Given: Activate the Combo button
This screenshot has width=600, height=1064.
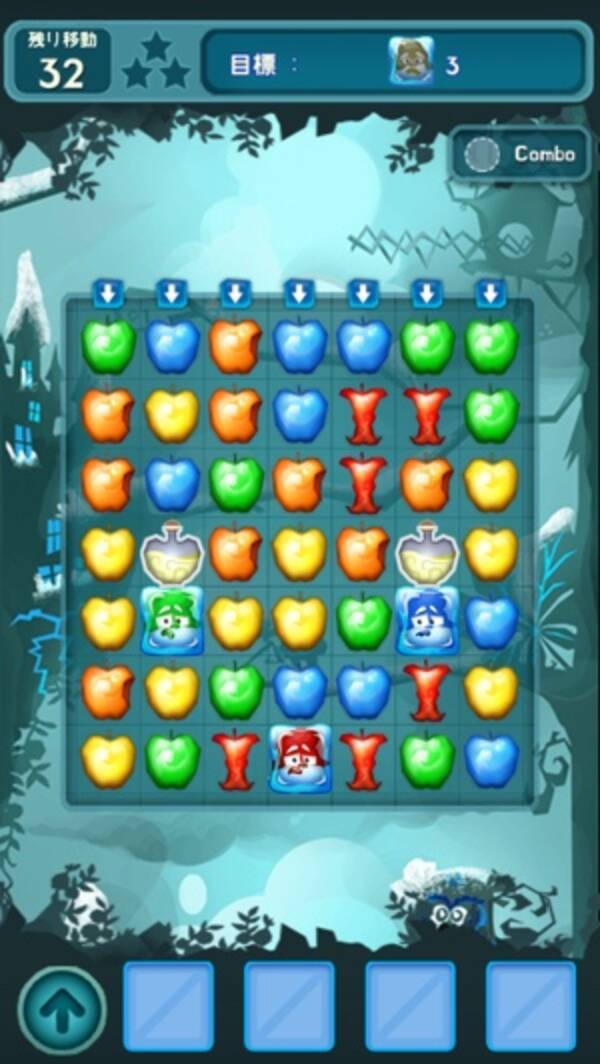Looking at the screenshot, I should click(521, 154).
